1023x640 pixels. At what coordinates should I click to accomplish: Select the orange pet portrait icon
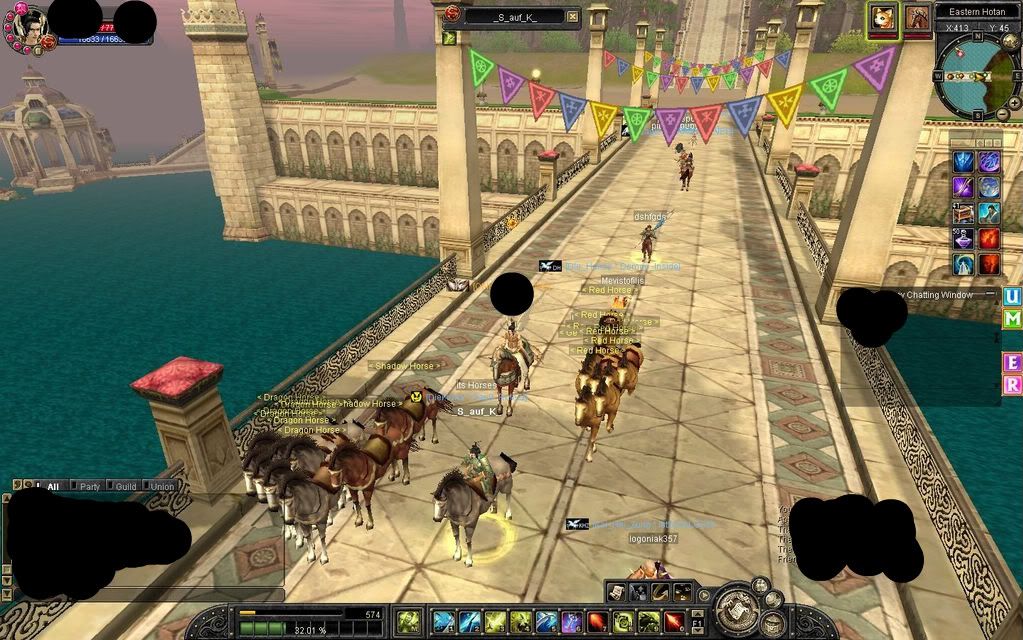(883, 18)
